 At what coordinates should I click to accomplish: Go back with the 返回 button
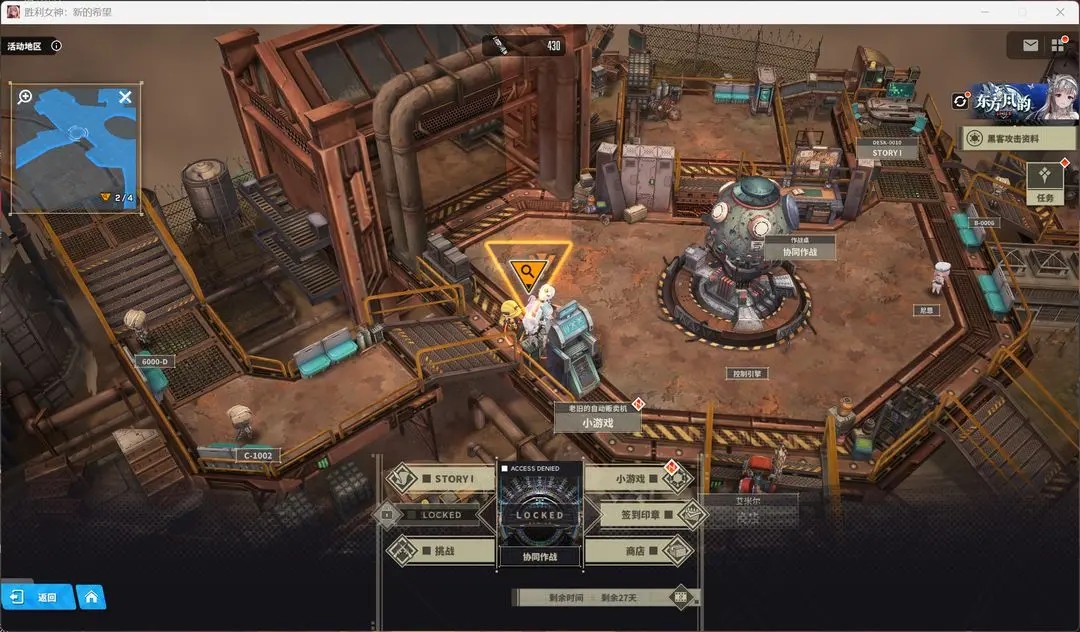pos(38,597)
